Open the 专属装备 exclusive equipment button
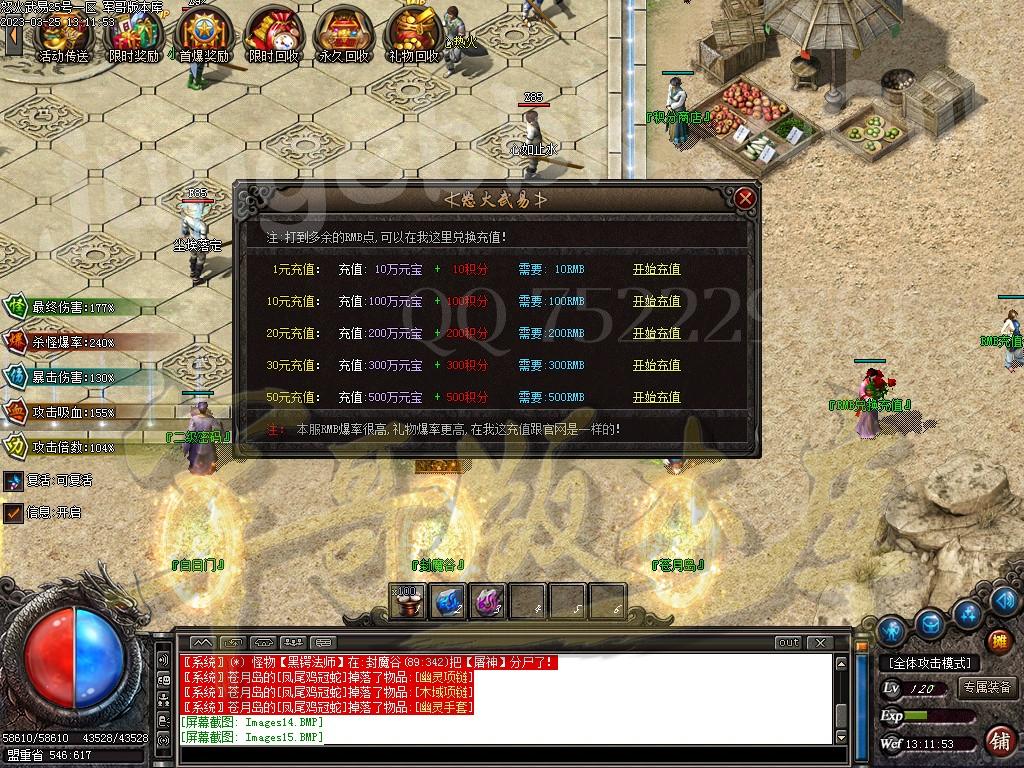The height and width of the screenshot is (768, 1024). [x=987, y=688]
